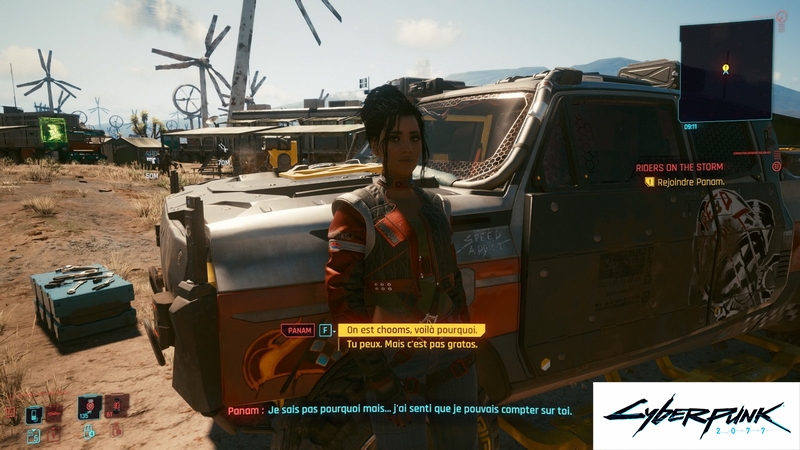
Task: Open the minimap
Action: point(725,69)
